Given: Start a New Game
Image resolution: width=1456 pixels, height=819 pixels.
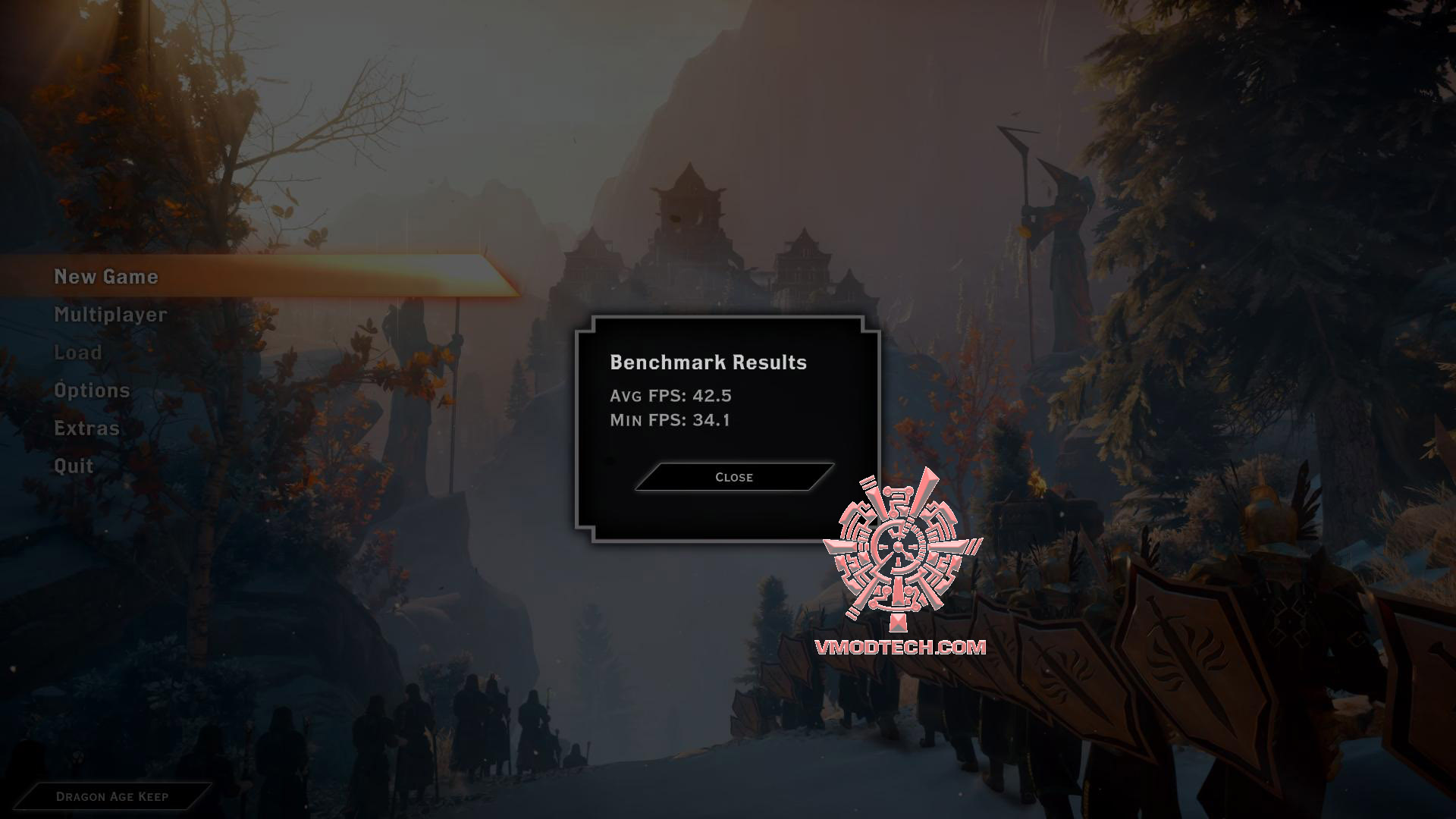Looking at the screenshot, I should (x=106, y=277).
